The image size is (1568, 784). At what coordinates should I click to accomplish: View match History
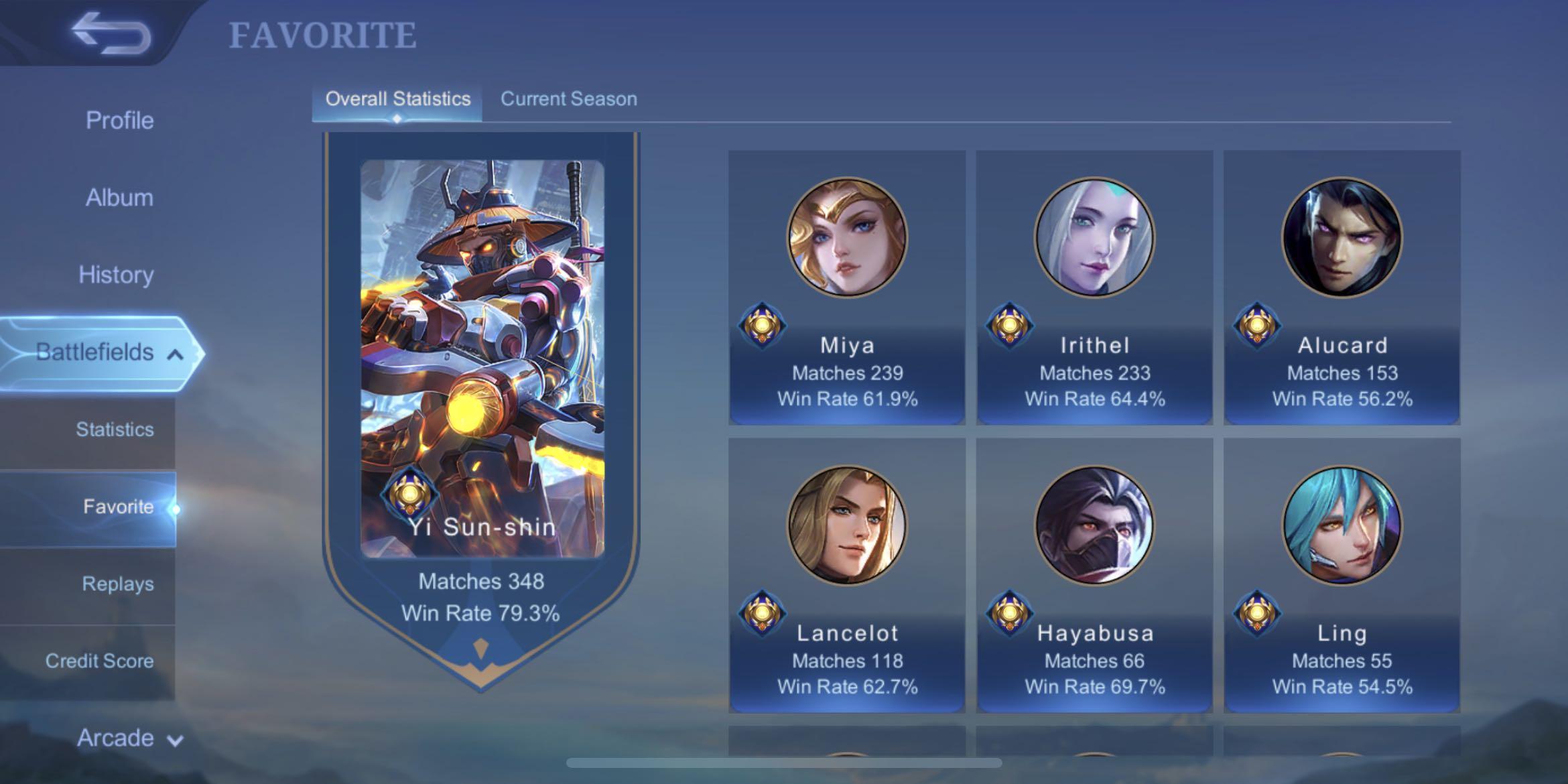116,275
